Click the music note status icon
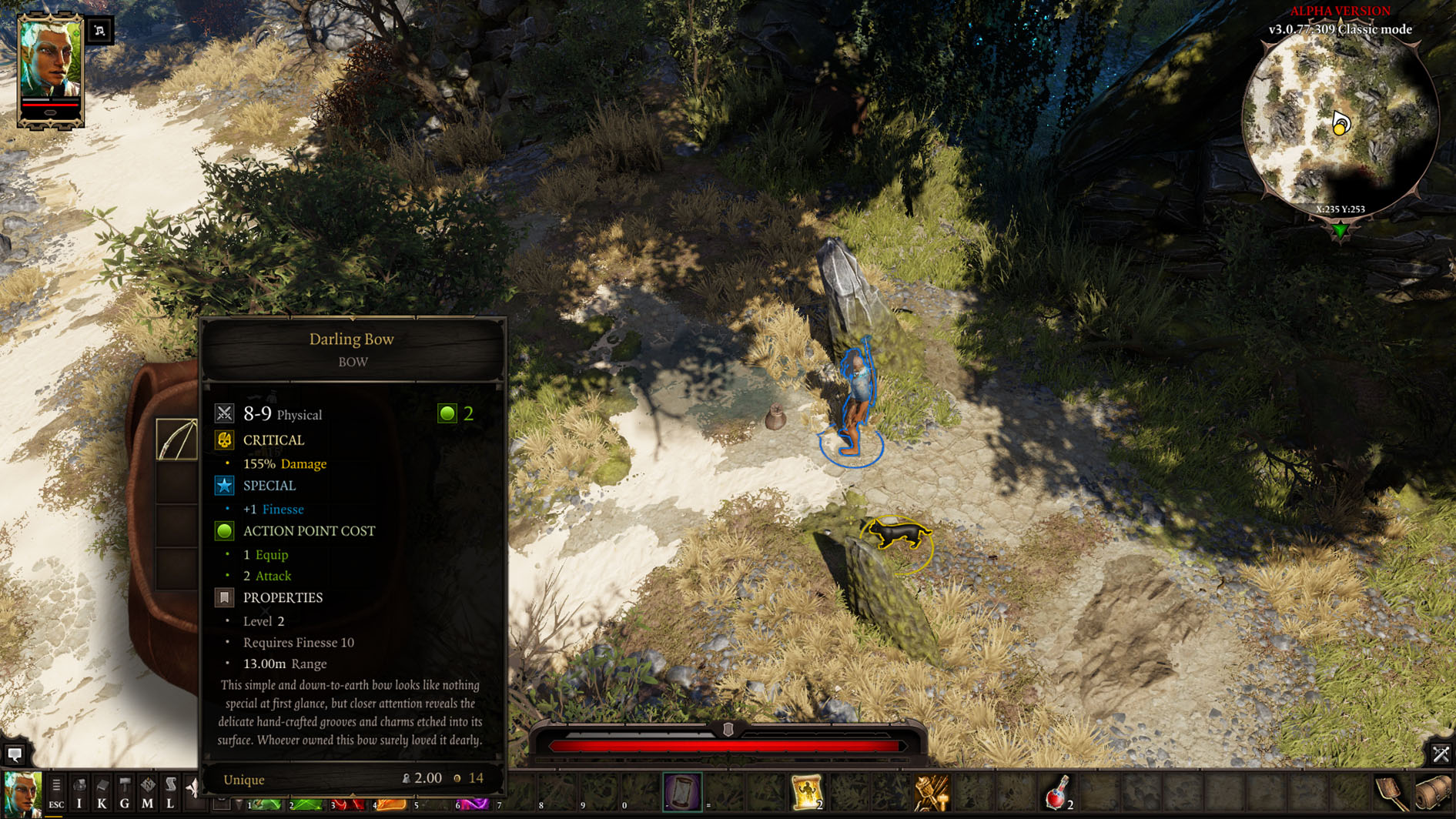 100,31
